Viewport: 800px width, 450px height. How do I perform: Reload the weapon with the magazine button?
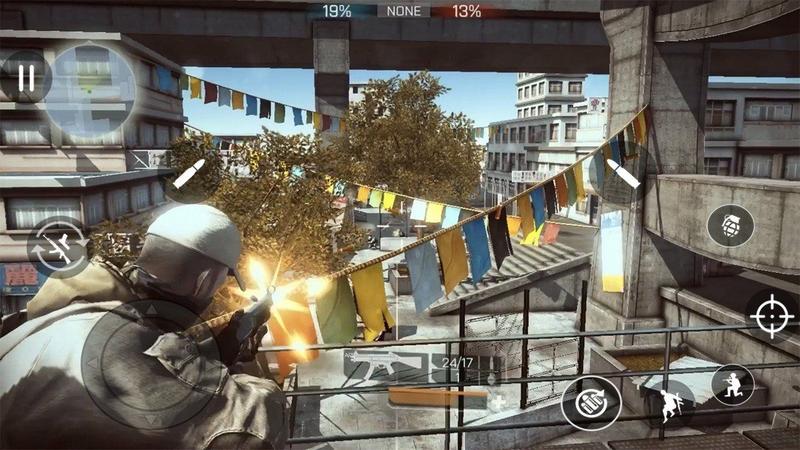click(x=590, y=403)
